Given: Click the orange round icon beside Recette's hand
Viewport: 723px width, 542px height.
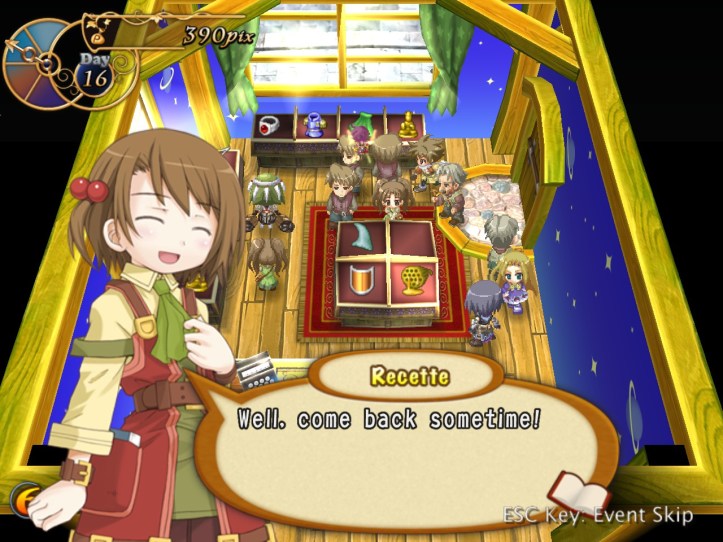Looking at the screenshot, I should [x=24, y=498].
